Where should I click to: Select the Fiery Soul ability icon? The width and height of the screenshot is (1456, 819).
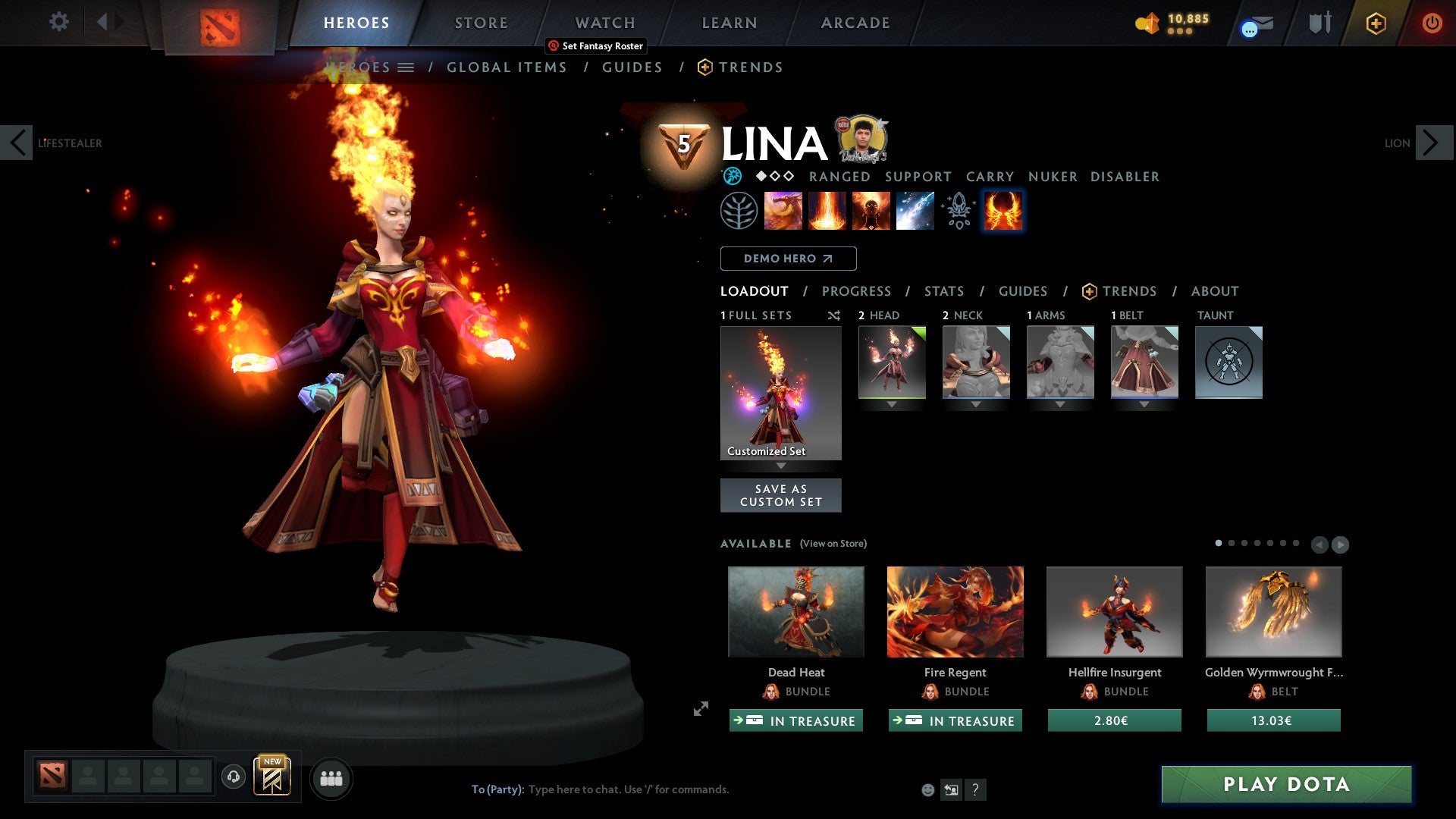point(871,211)
